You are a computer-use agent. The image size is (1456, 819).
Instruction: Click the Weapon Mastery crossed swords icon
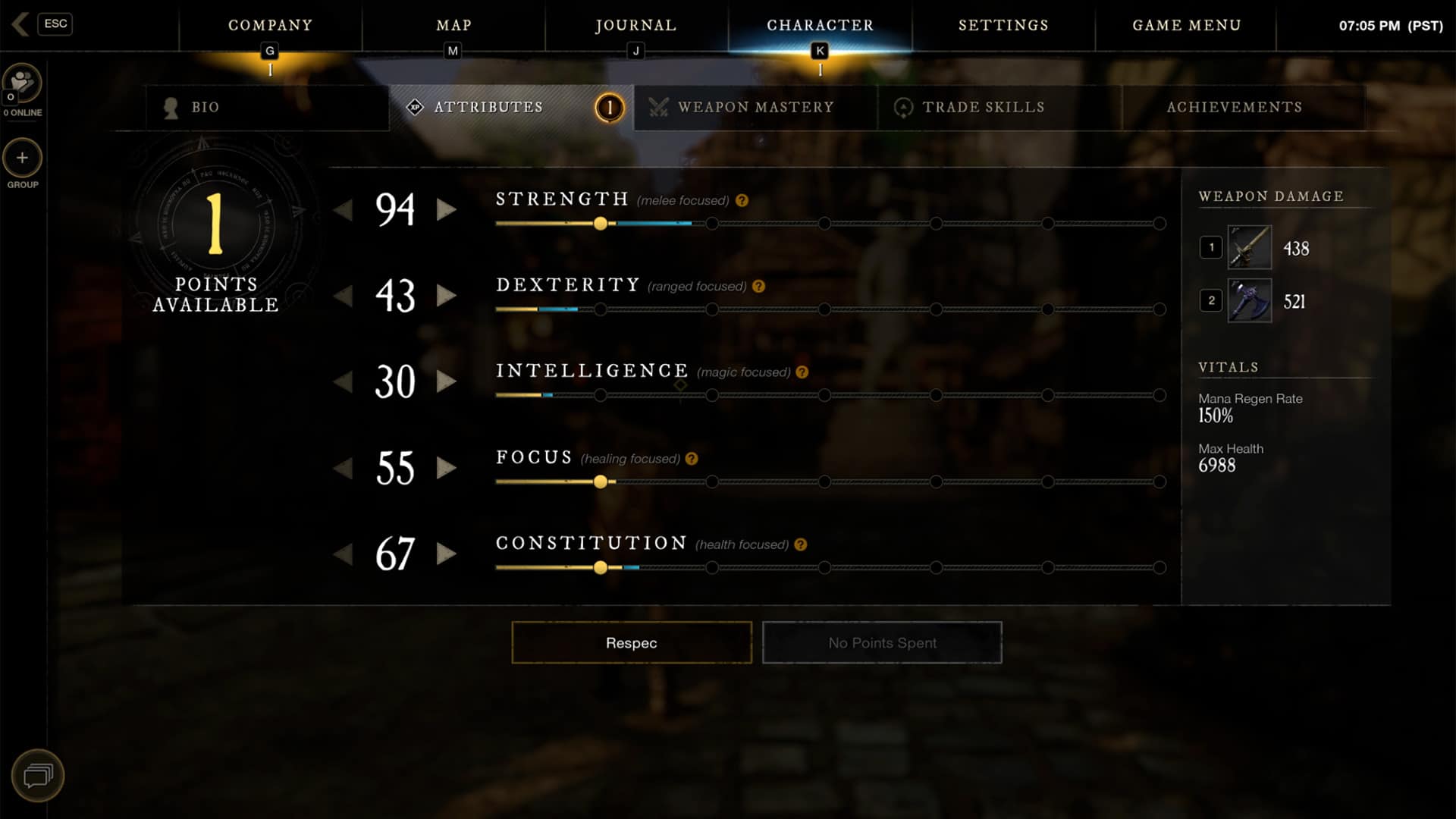(x=659, y=107)
